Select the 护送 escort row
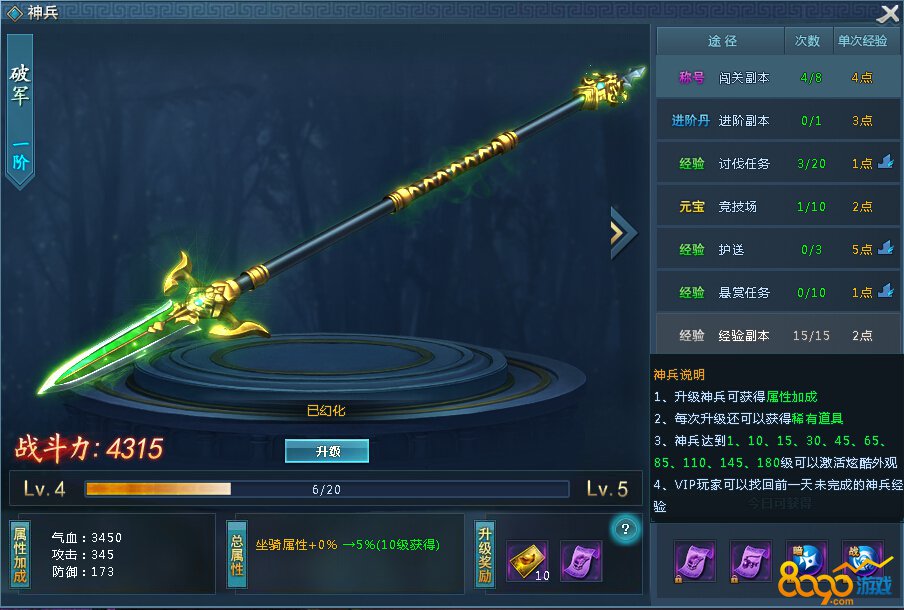 [778, 249]
